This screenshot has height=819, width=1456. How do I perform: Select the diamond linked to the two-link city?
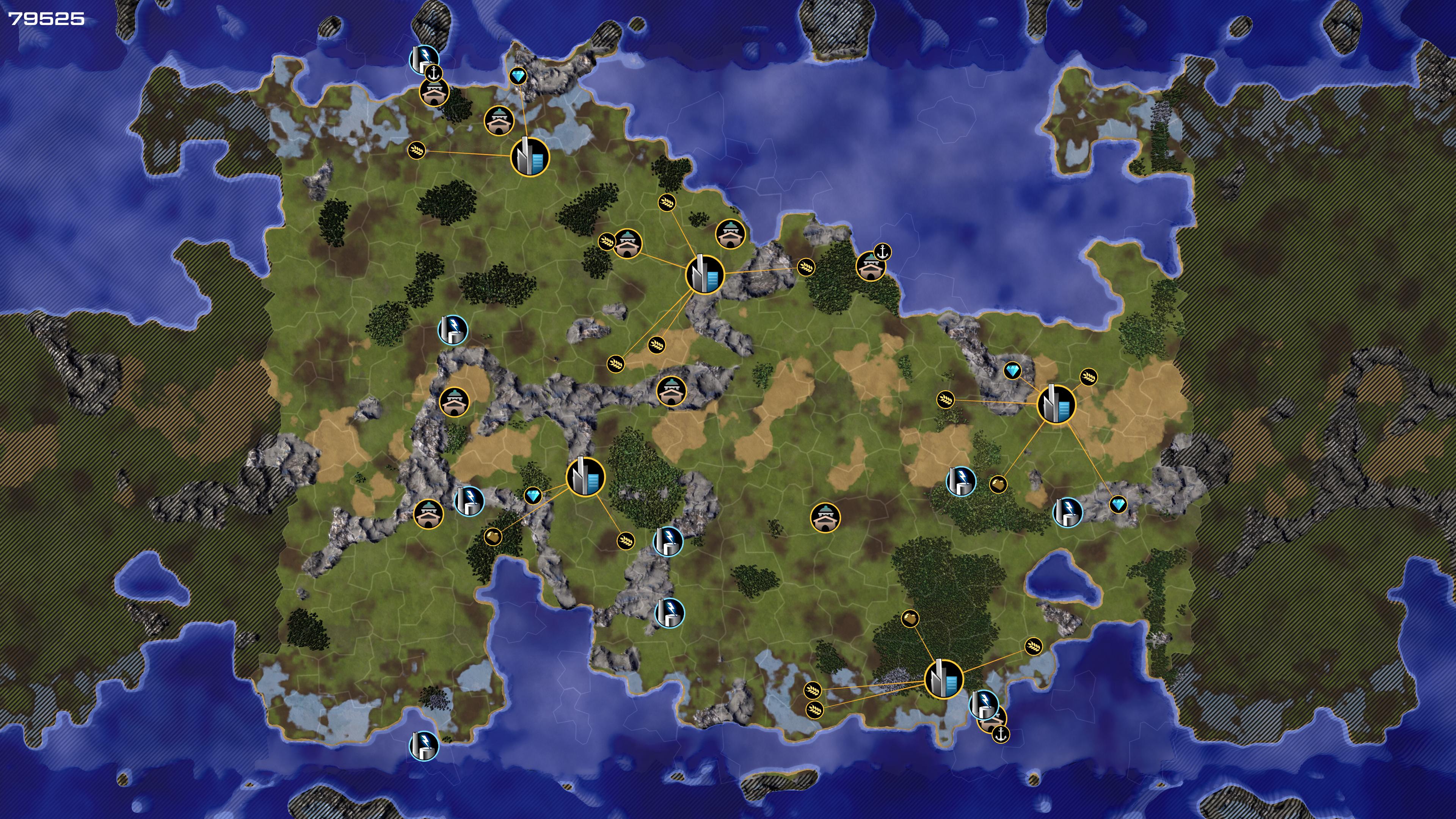point(518,76)
